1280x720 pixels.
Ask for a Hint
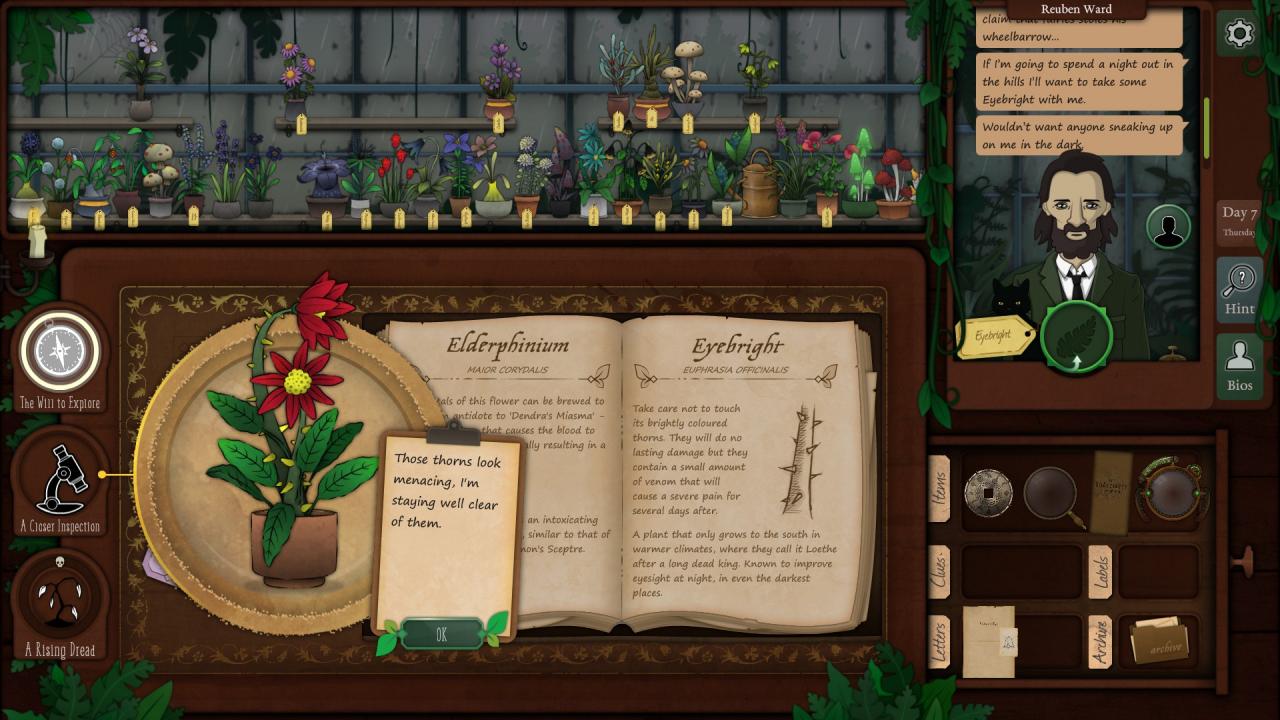coord(1239,289)
